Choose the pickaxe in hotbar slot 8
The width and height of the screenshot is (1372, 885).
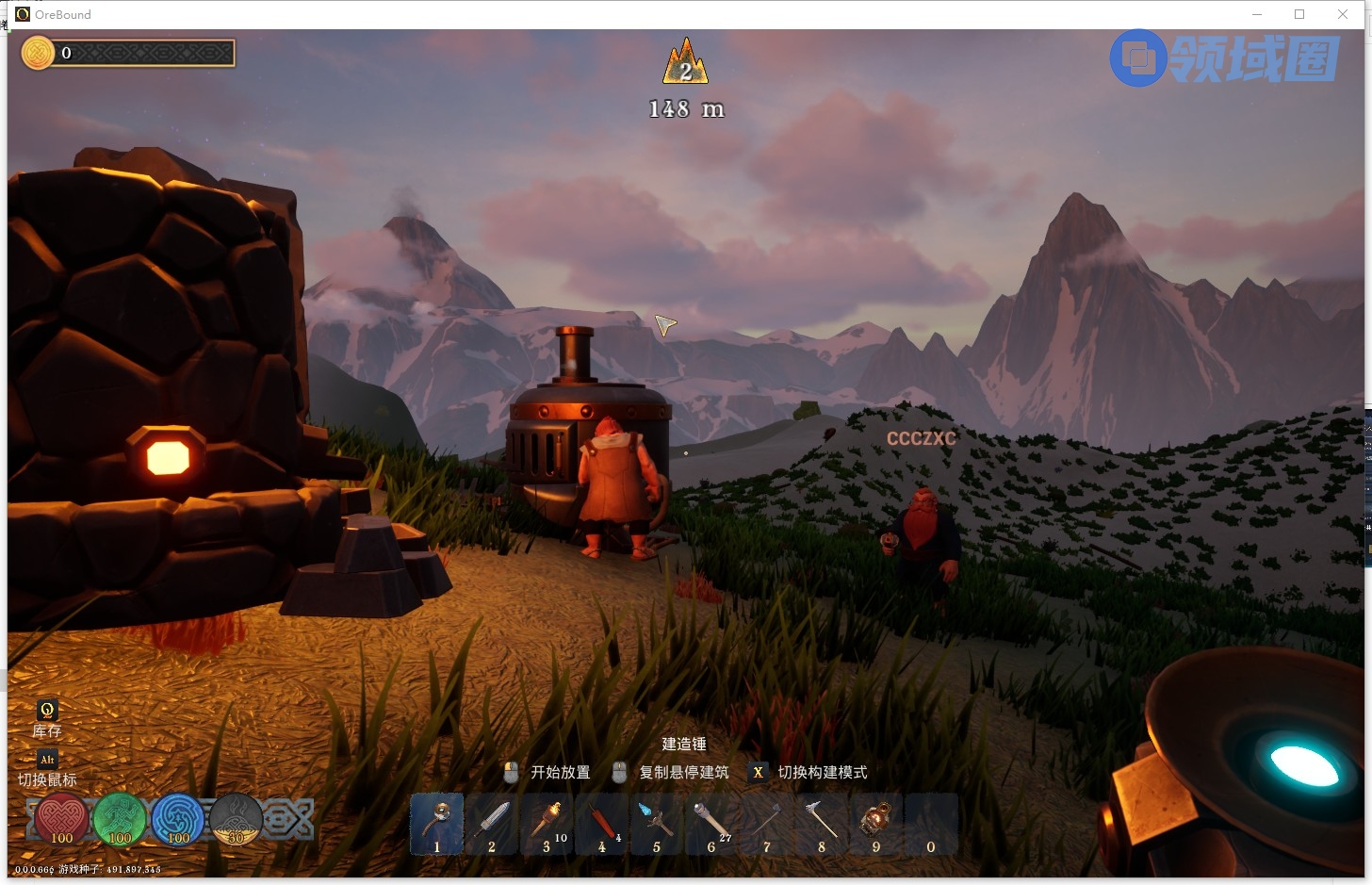click(821, 823)
